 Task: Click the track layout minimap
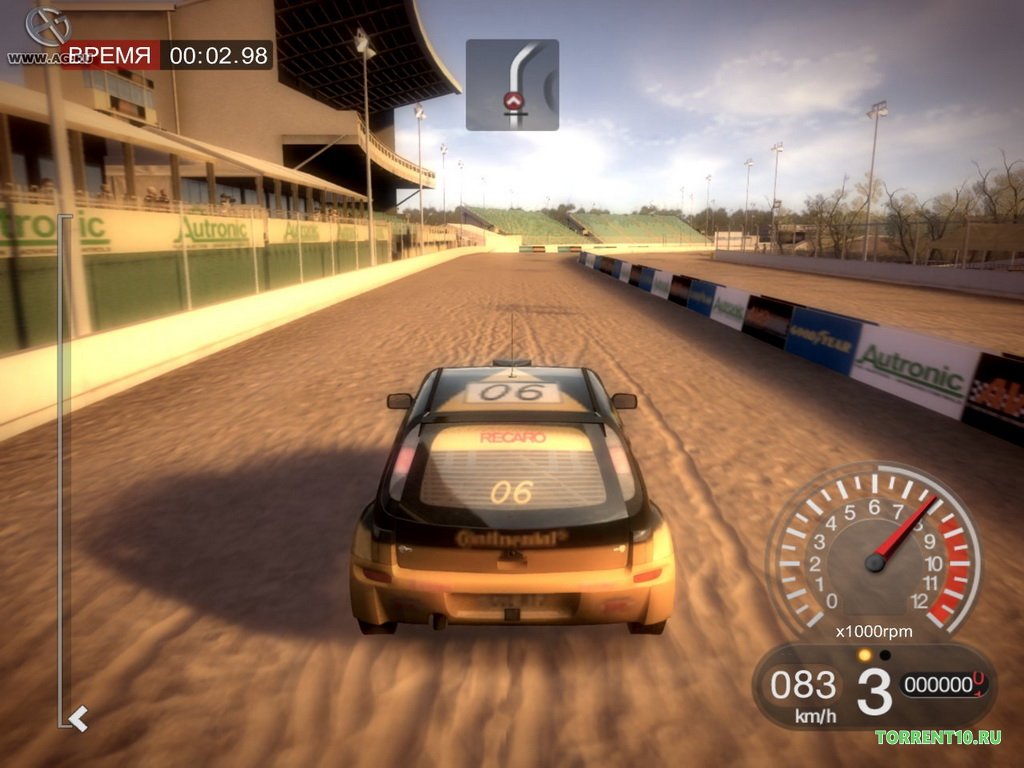[x=512, y=85]
